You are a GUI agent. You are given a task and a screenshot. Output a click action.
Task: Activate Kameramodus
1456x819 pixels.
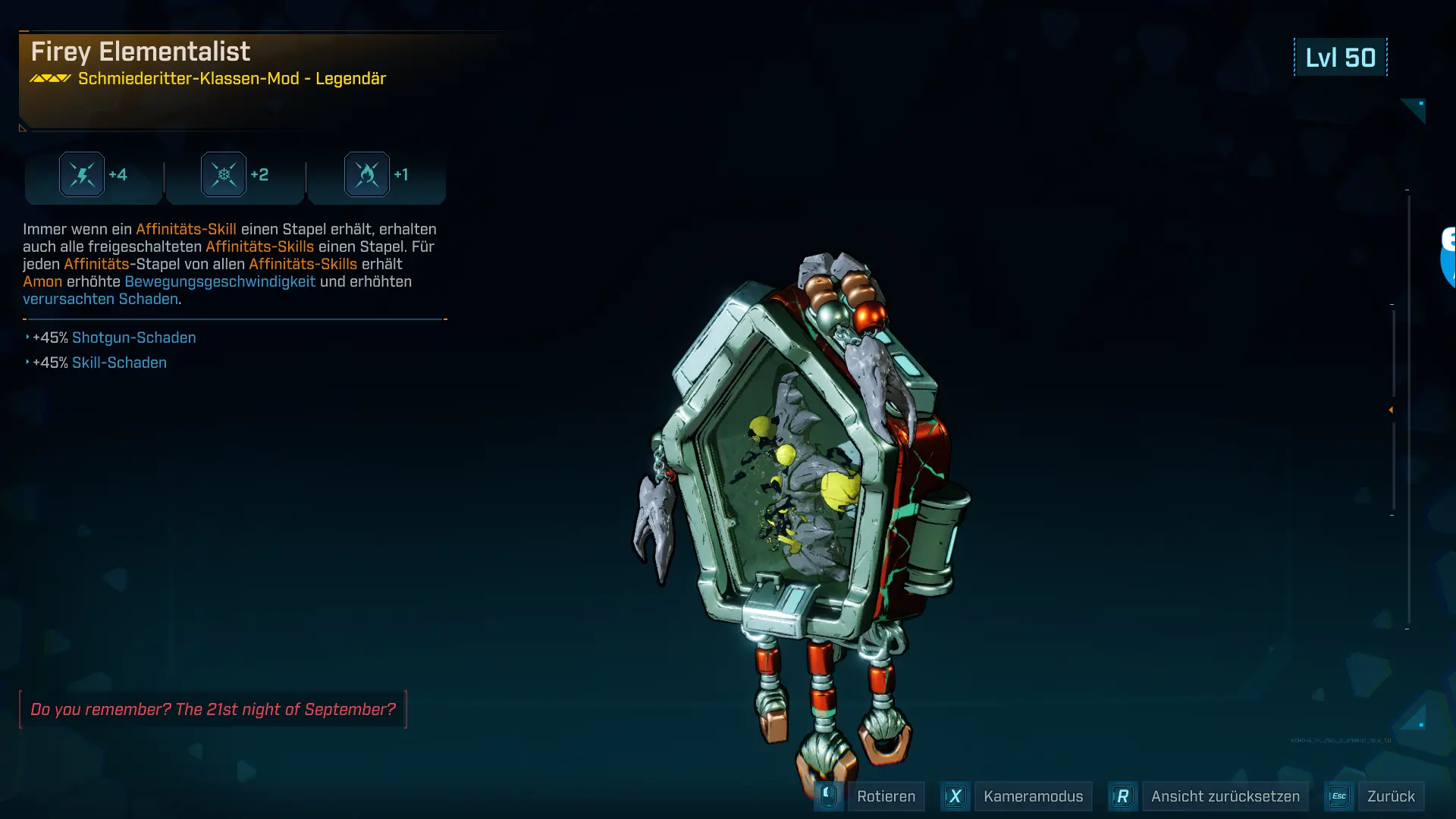click(1032, 796)
